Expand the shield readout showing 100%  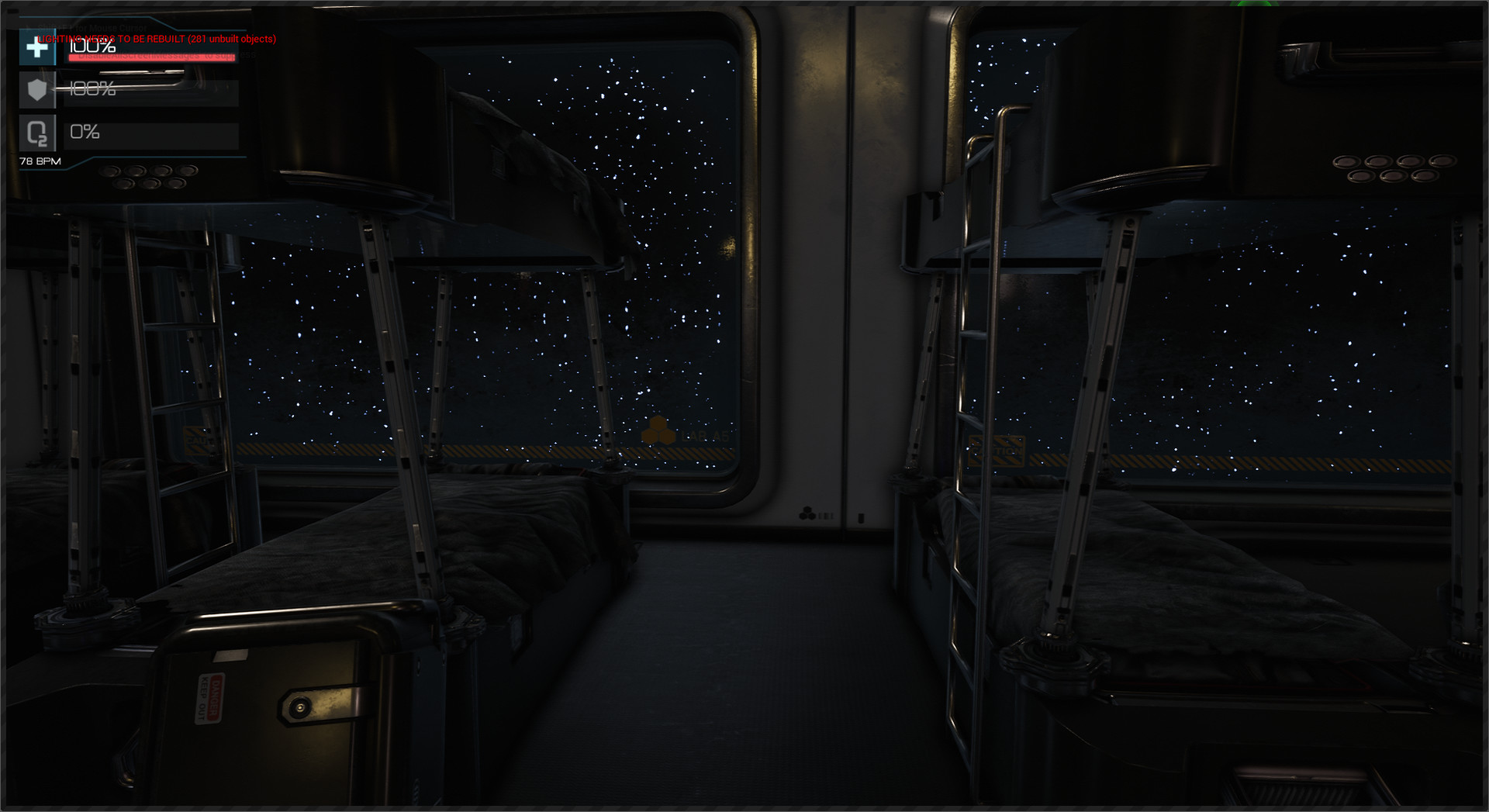click(x=92, y=91)
